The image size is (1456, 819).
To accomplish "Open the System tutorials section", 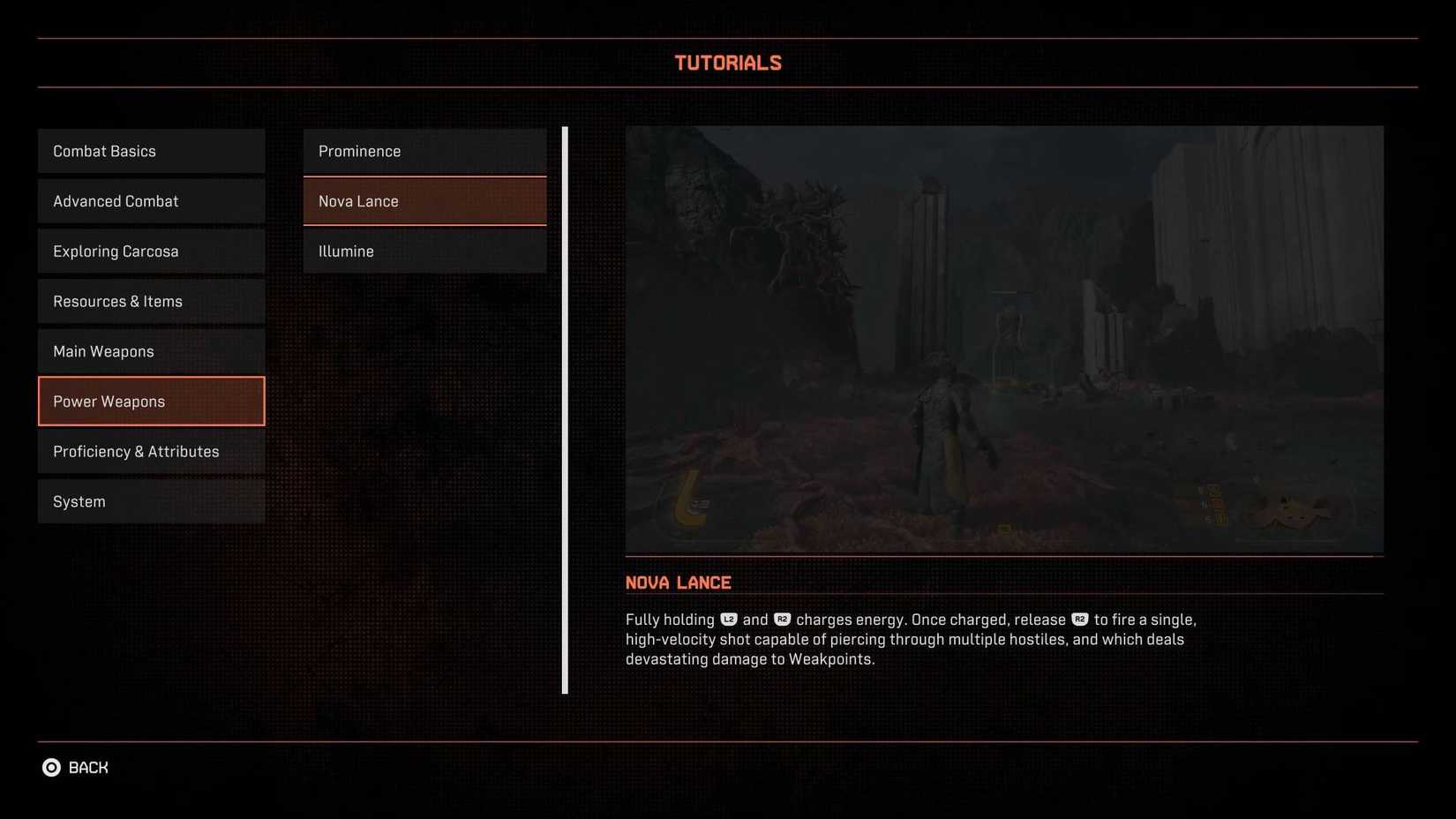I will pos(151,501).
